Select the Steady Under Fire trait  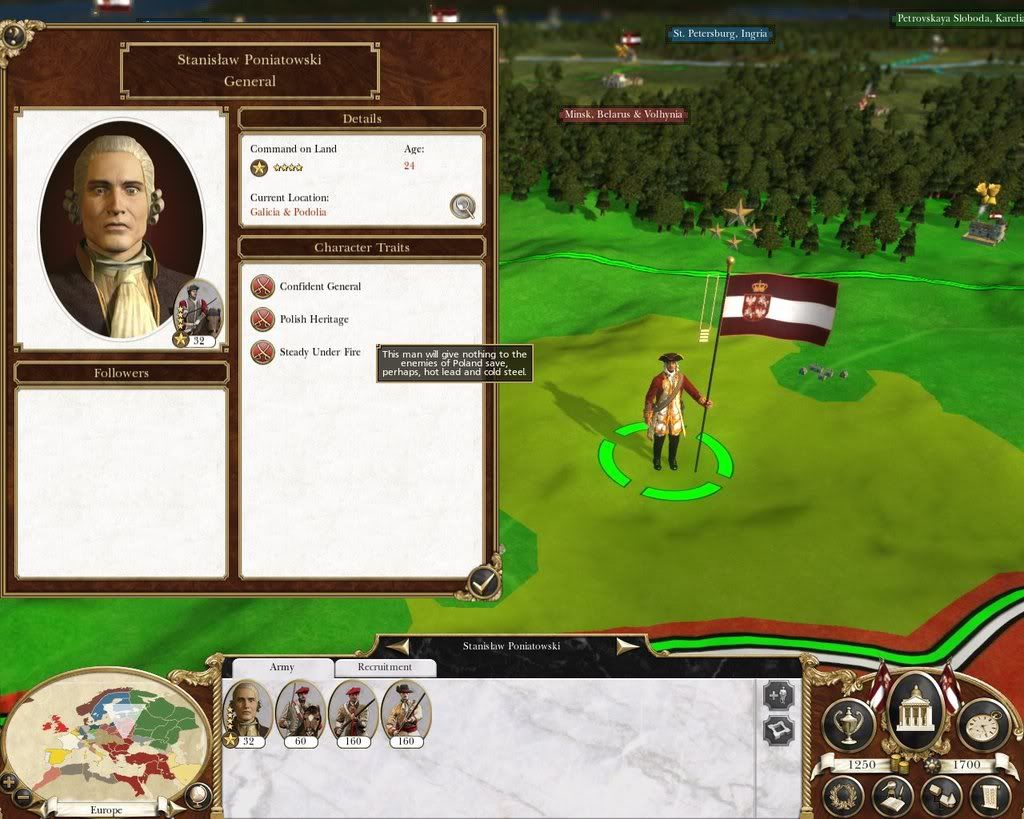pos(262,353)
